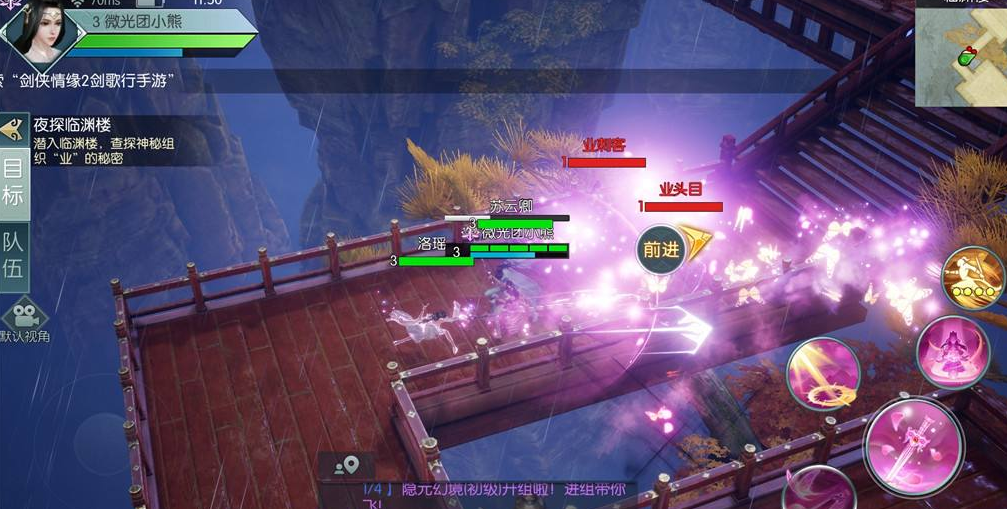Toggle the 默认视角 camera view button
The height and width of the screenshot is (509, 1007).
point(24,320)
